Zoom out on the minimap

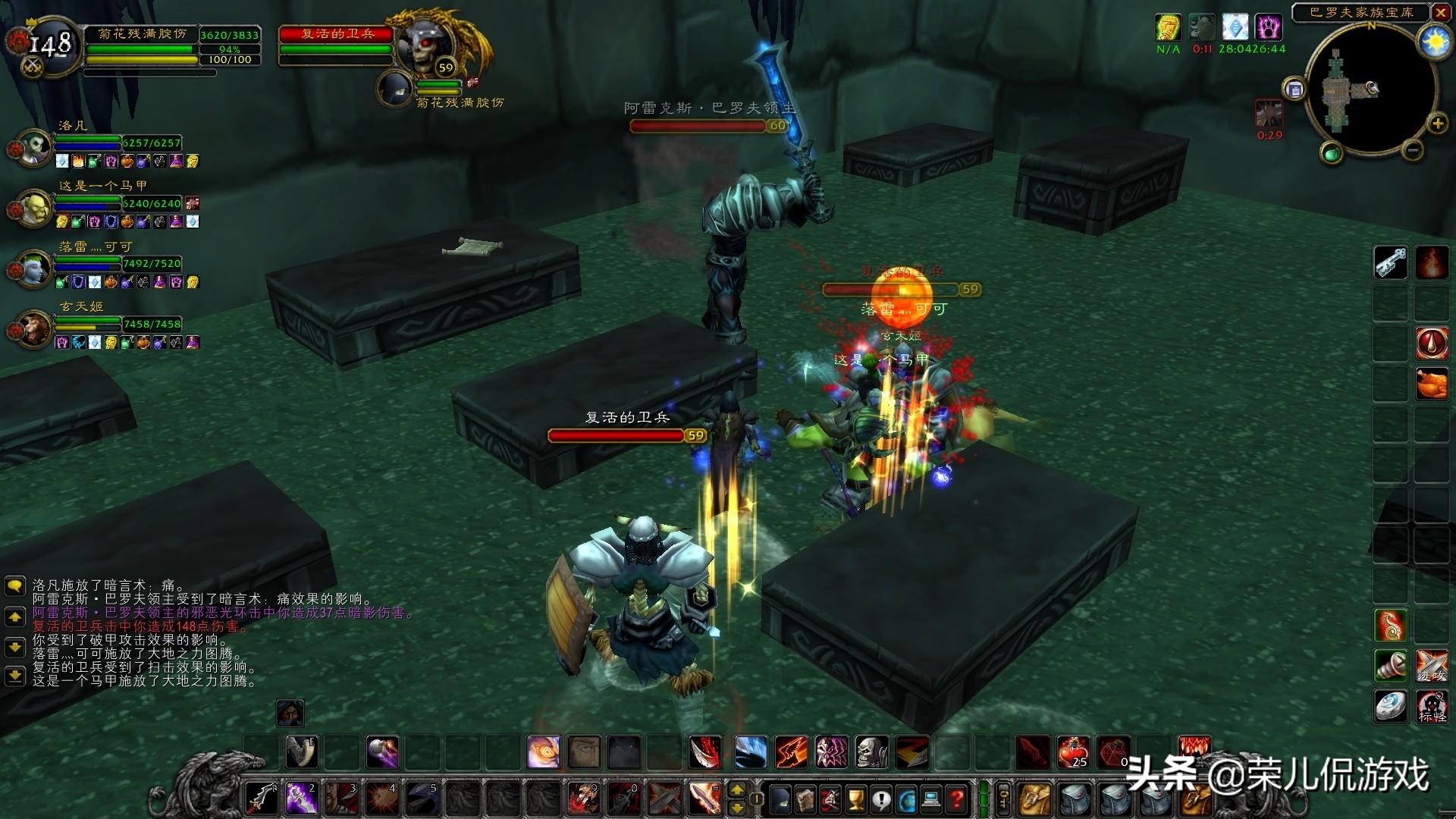click(x=1412, y=150)
